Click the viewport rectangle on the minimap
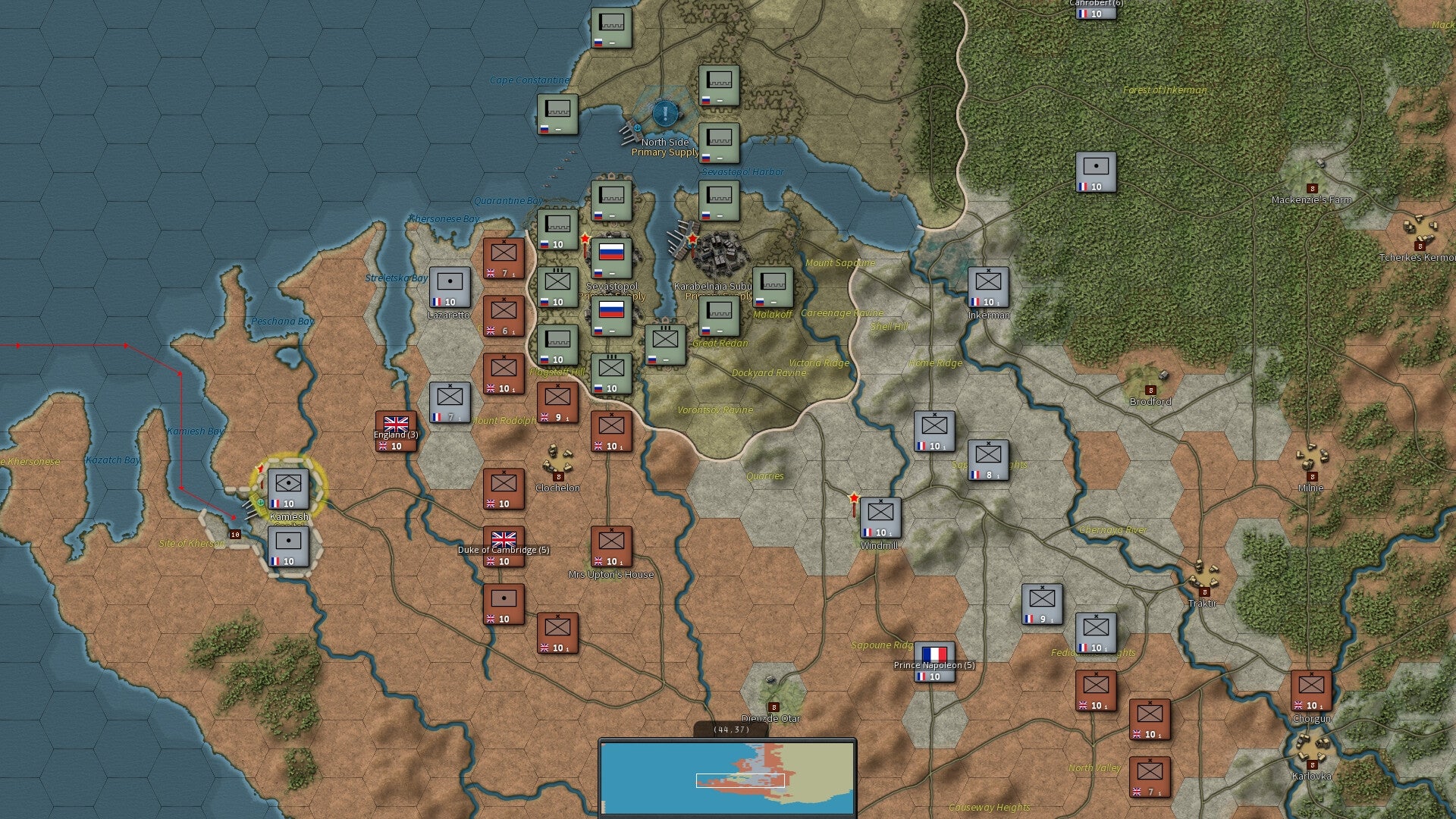Image resolution: width=1456 pixels, height=819 pixels. (x=739, y=780)
